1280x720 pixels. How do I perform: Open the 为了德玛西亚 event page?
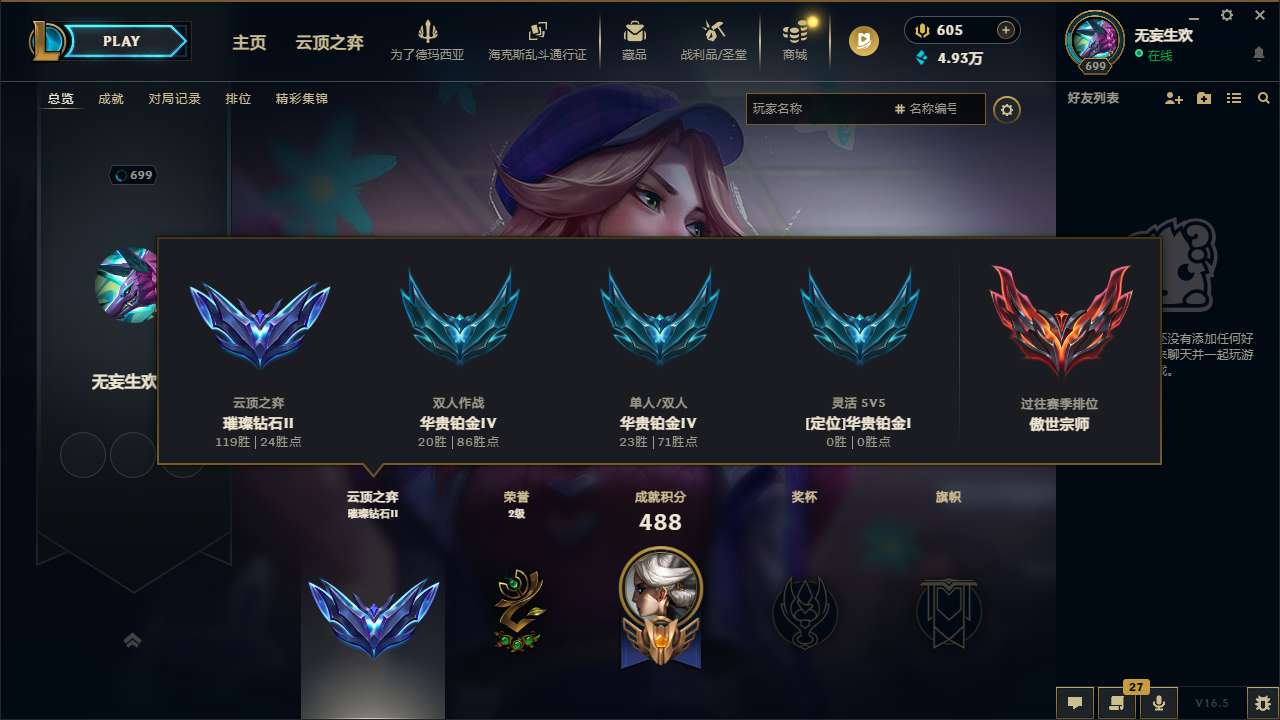tap(429, 40)
